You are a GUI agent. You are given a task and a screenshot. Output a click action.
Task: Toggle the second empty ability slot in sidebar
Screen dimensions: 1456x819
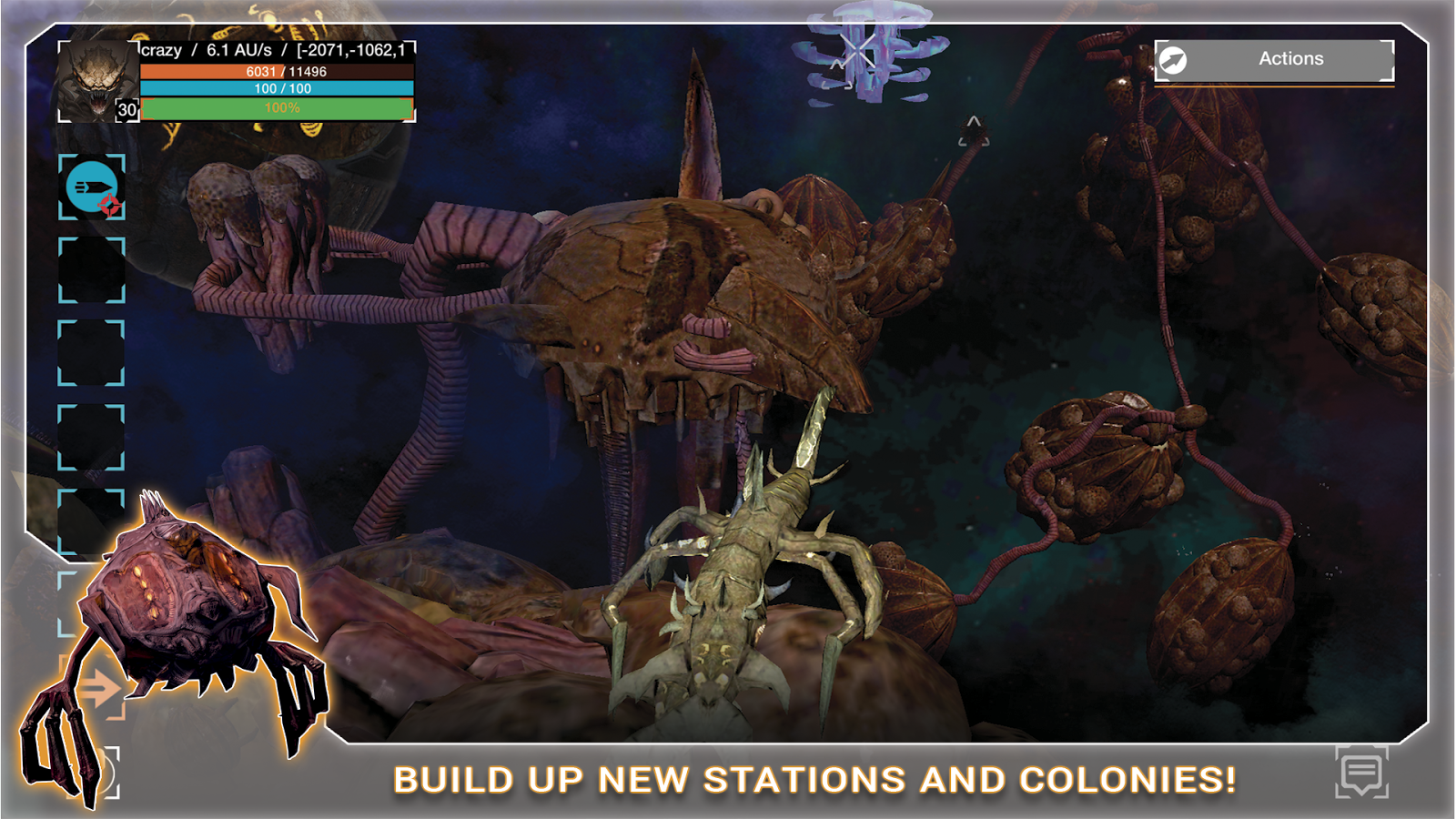pyautogui.click(x=91, y=354)
